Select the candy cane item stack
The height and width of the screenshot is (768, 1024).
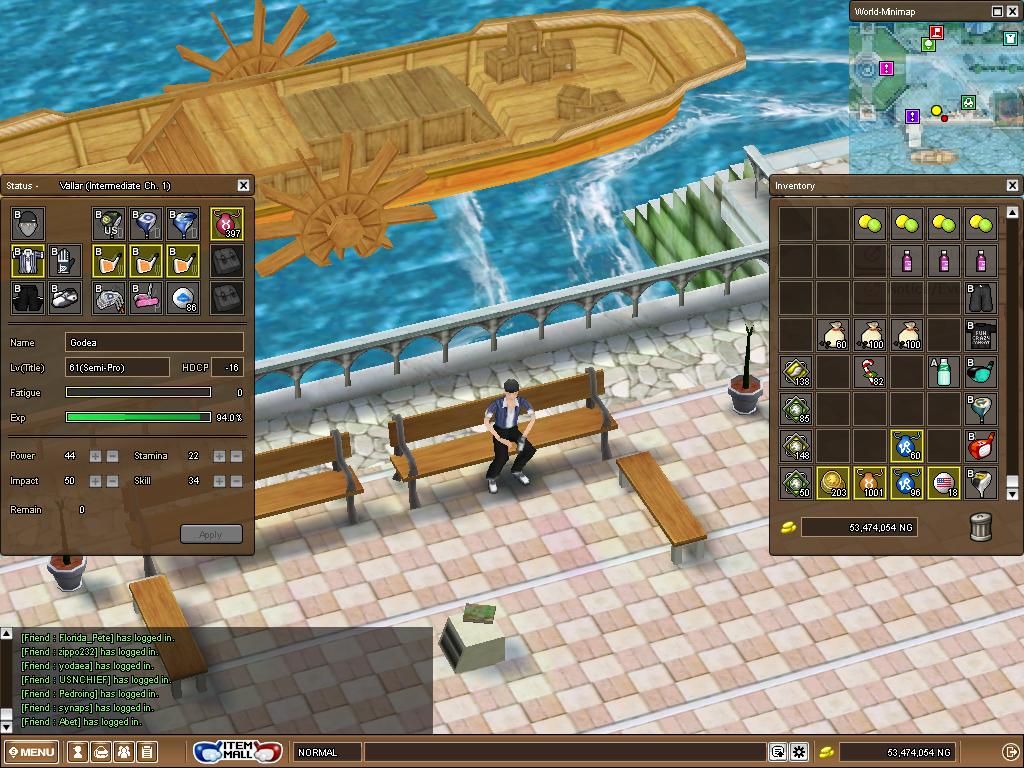[870, 372]
